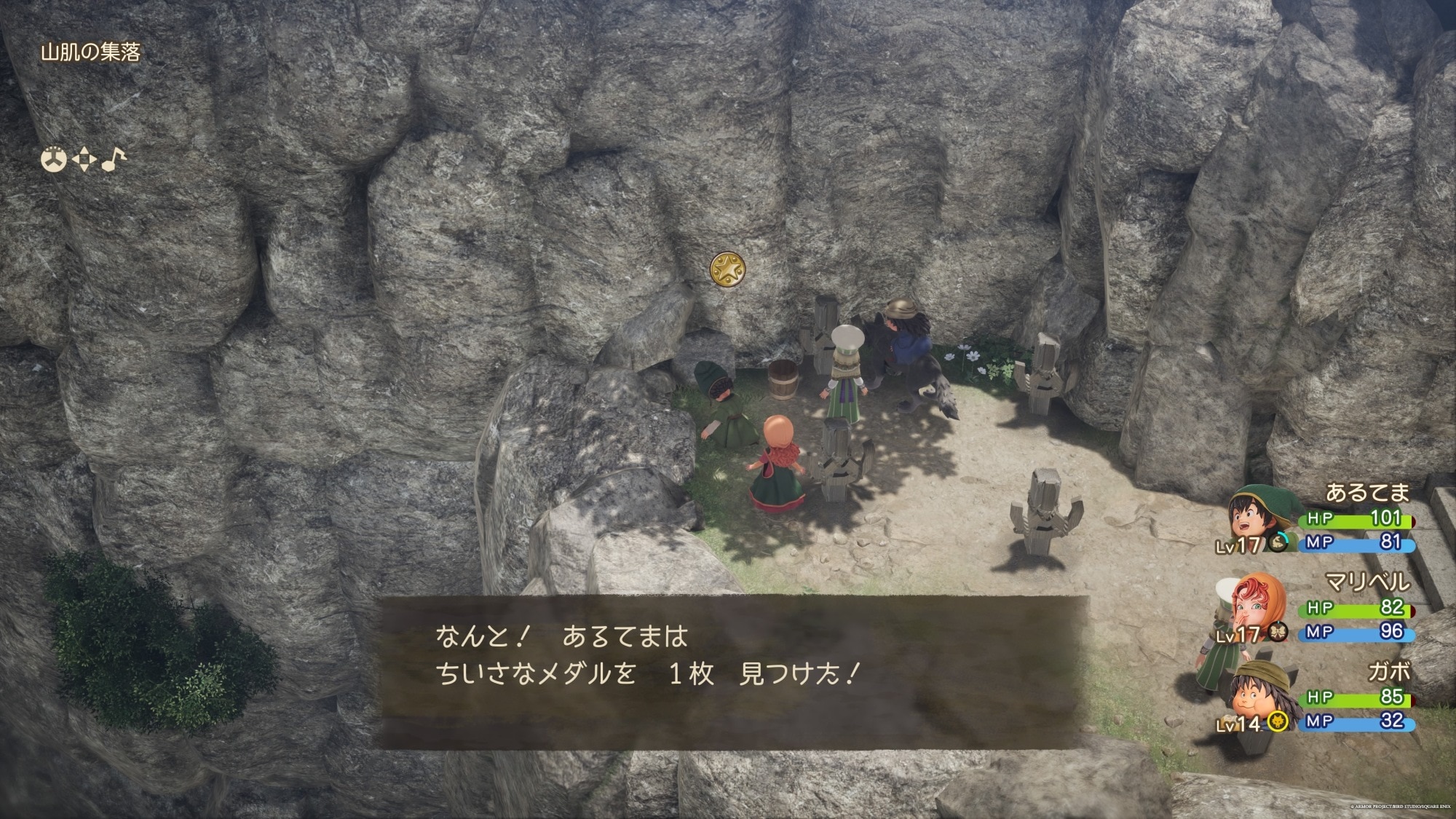Click the four-arrow directional HUD icon

click(84, 159)
